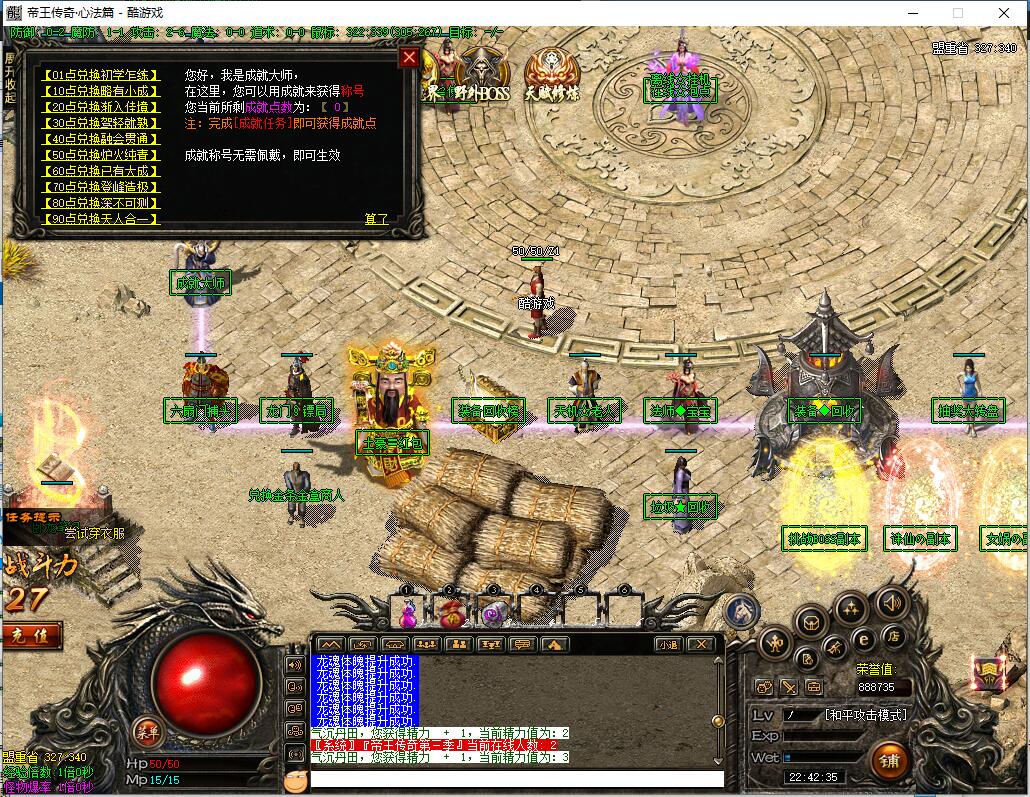Click the chat text input field
The width and height of the screenshot is (1030, 797).
pos(515,778)
